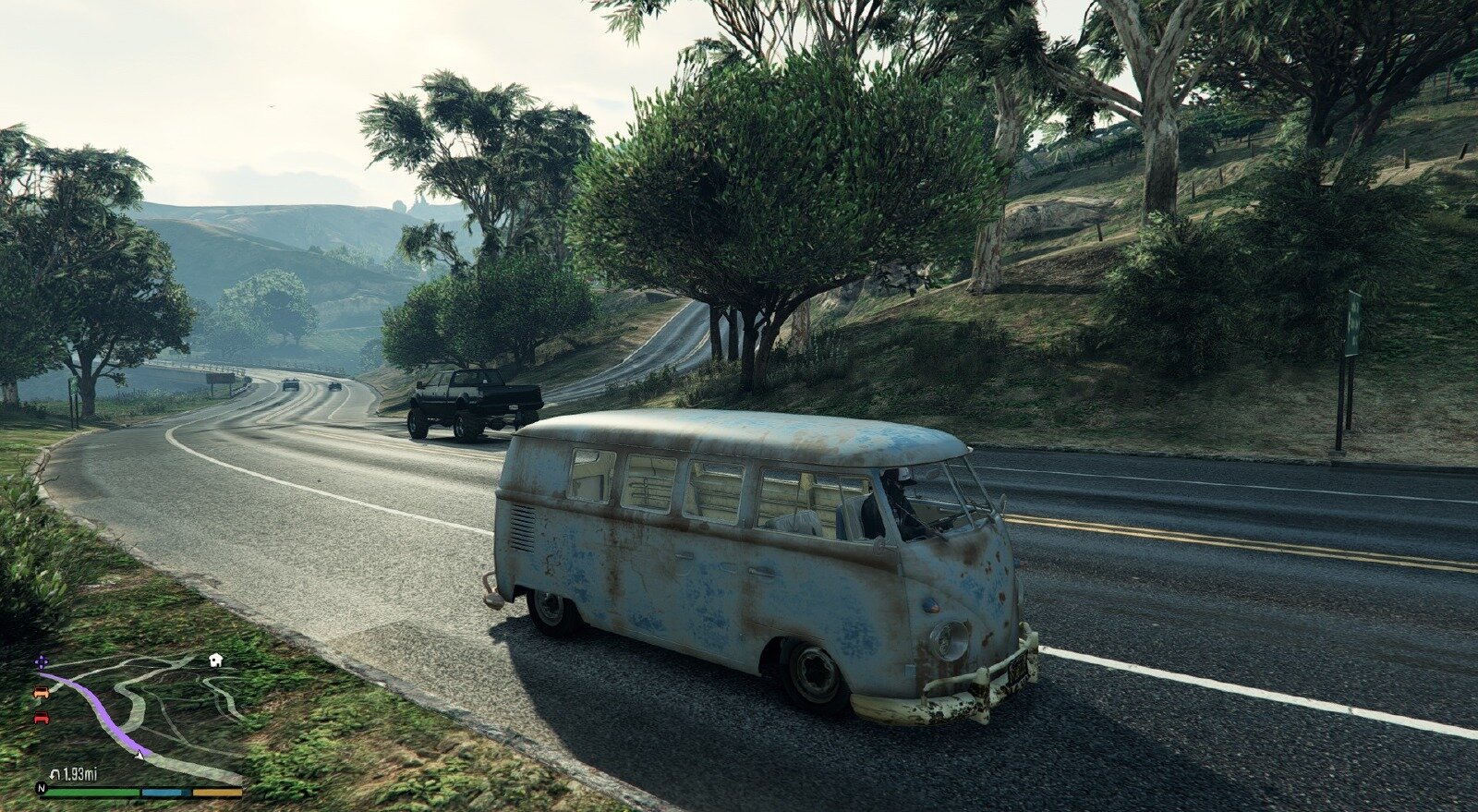Click the white house marker on minimap

(x=216, y=660)
